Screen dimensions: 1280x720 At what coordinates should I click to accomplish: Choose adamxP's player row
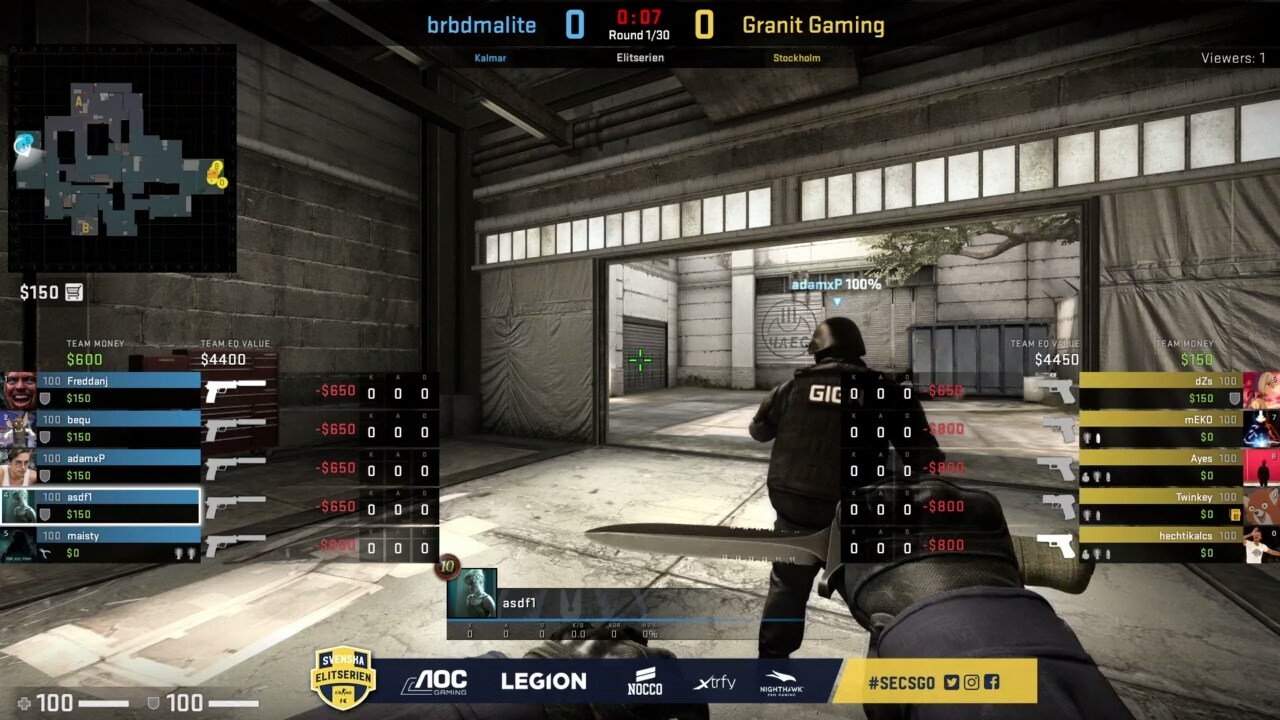(x=118, y=467)
